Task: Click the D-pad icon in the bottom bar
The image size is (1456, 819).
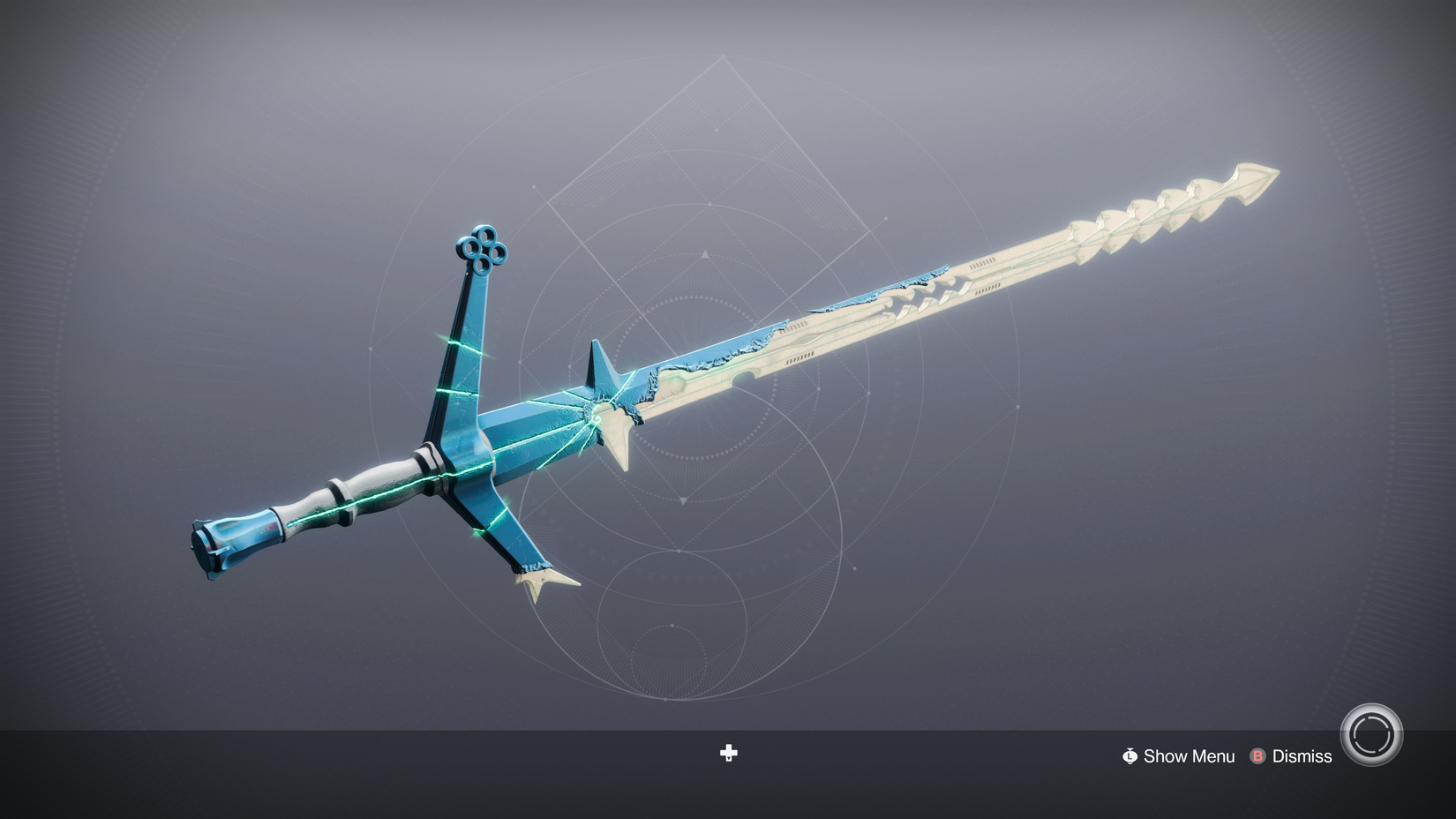Action: (728, 754)
